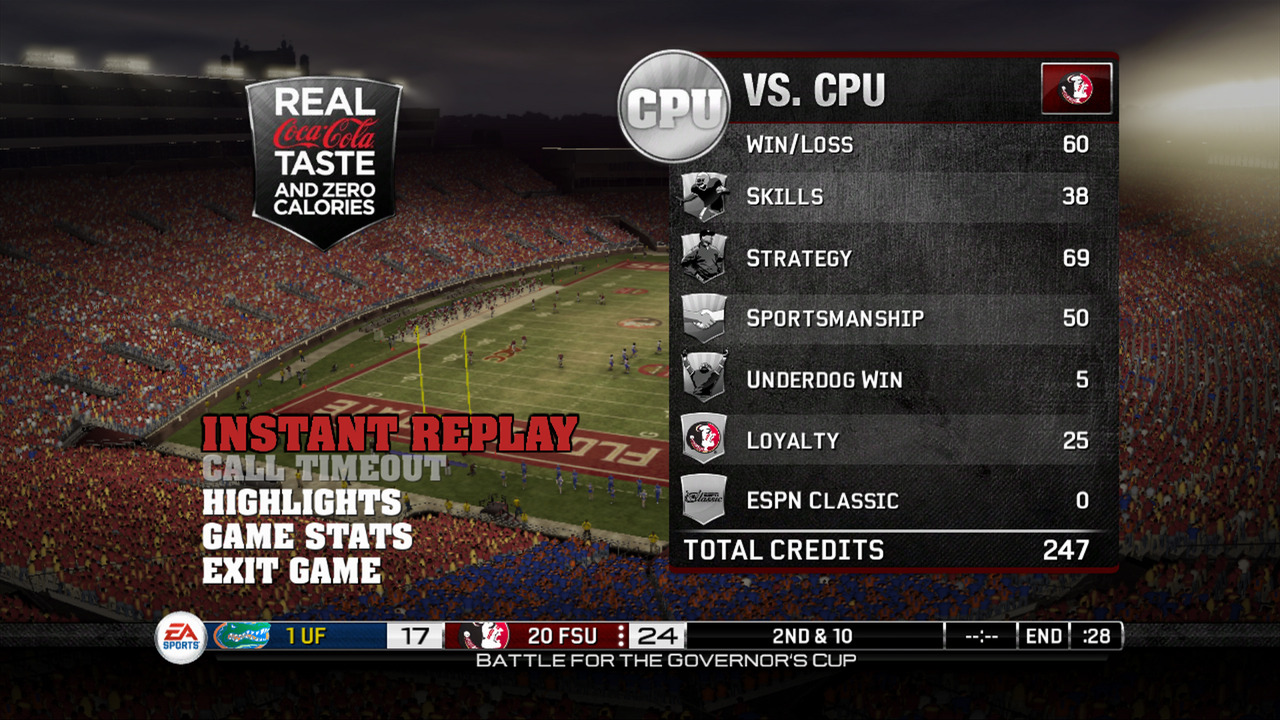Select Instant Replay from the pause menu
Screen dimensions: 1280x720
click(390, 434)
